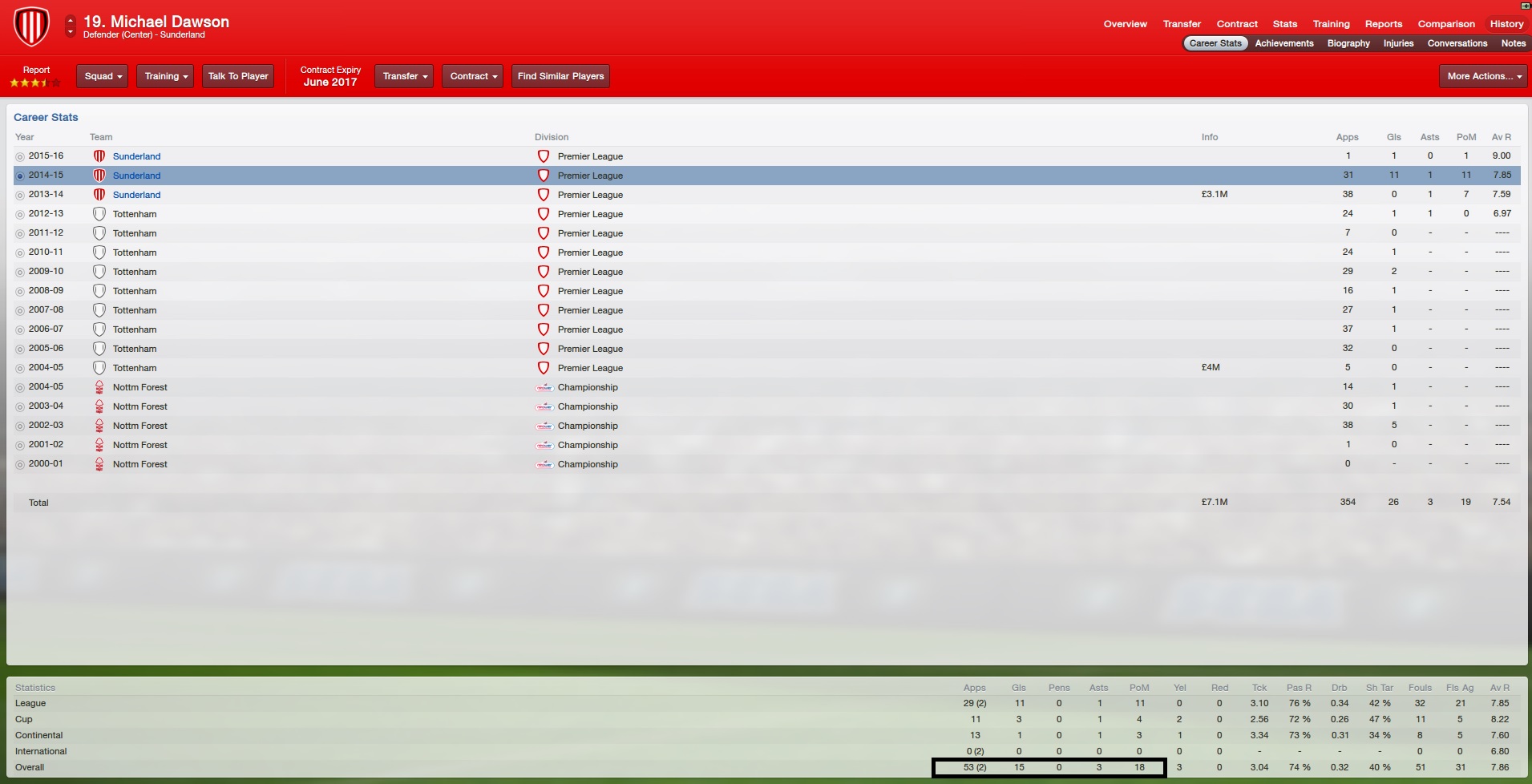Viewport: 1532px width, 784px height.
Task: Open More Actions menu
Action: (x=1483, y=76)
